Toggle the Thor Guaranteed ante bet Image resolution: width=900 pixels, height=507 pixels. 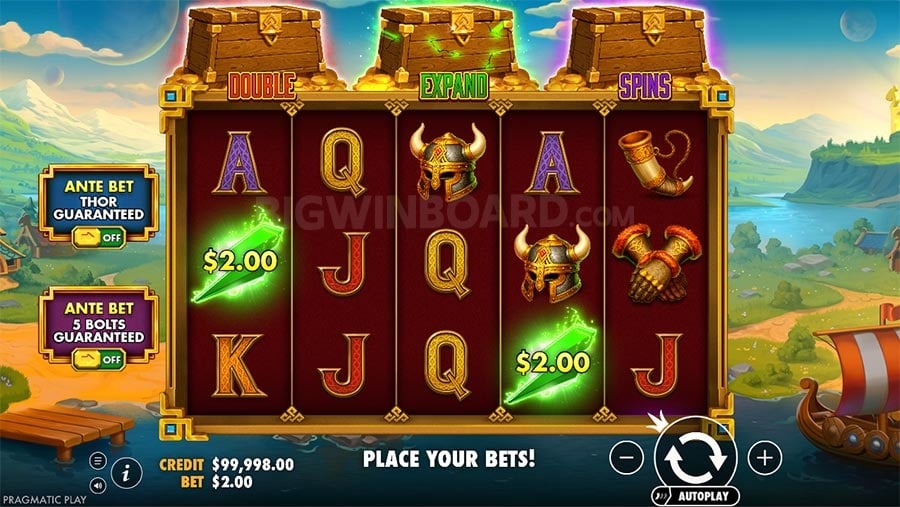pyautogui.click(x=98, y=236)
